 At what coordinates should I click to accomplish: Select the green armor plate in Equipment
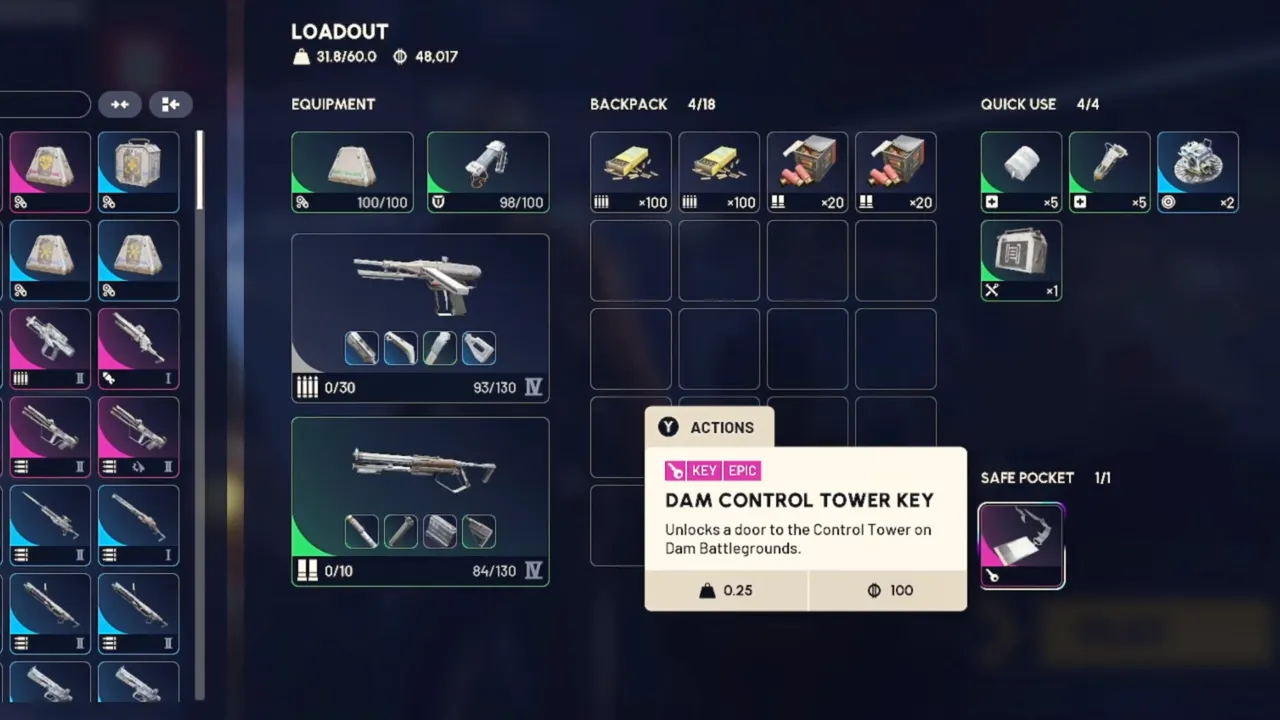[x=352, y=168]
